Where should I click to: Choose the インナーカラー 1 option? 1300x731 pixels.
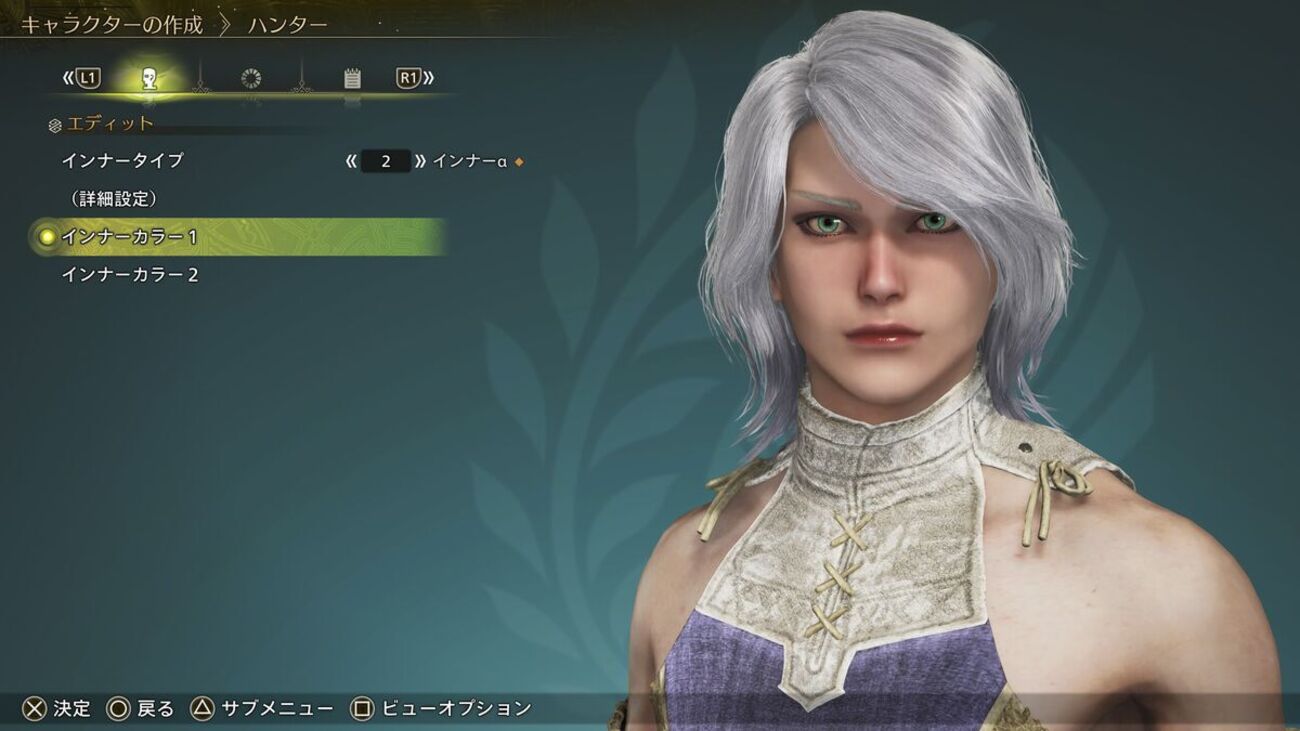tap(130, 237)
